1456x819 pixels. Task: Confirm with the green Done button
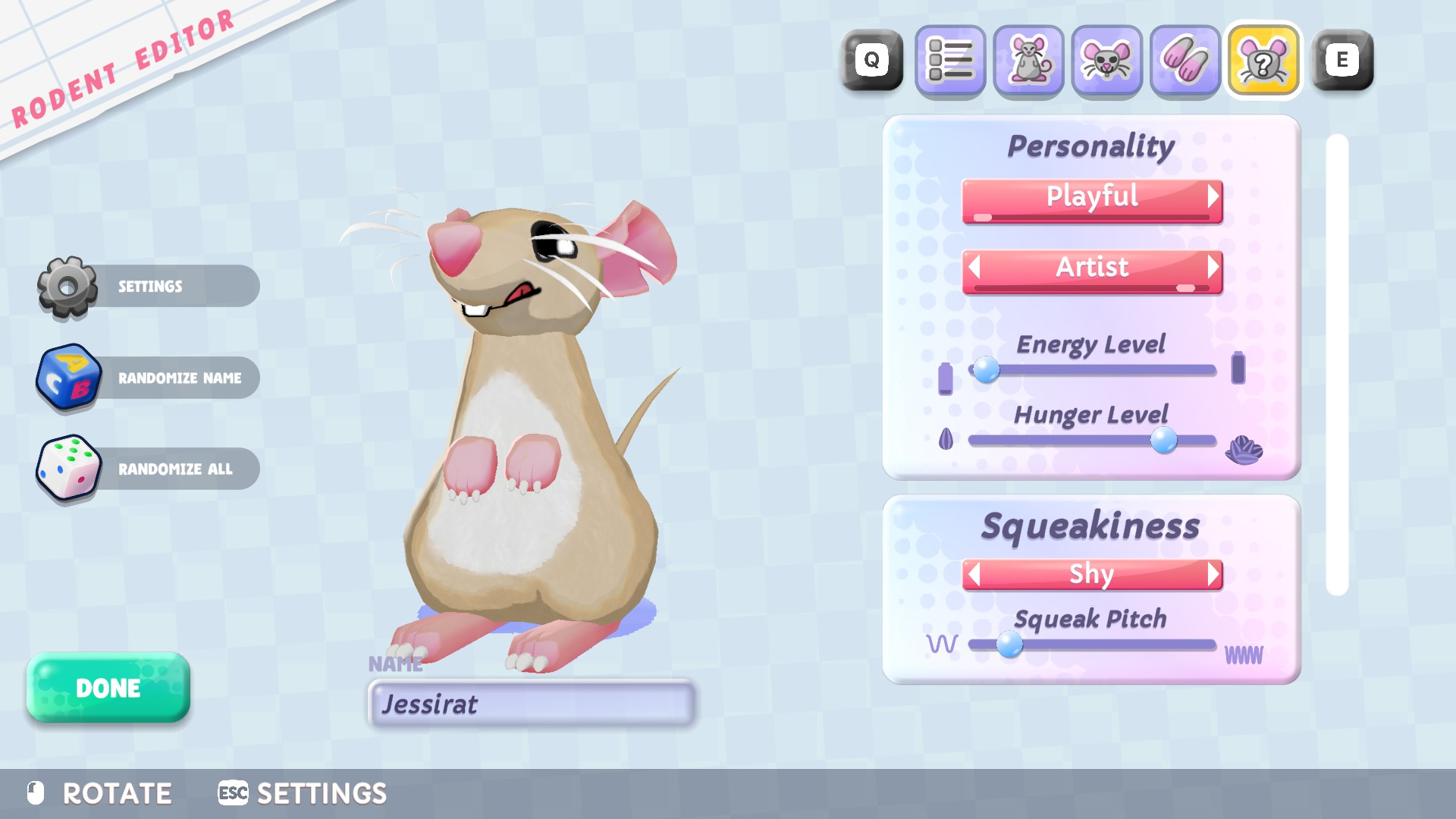[108, 688]
